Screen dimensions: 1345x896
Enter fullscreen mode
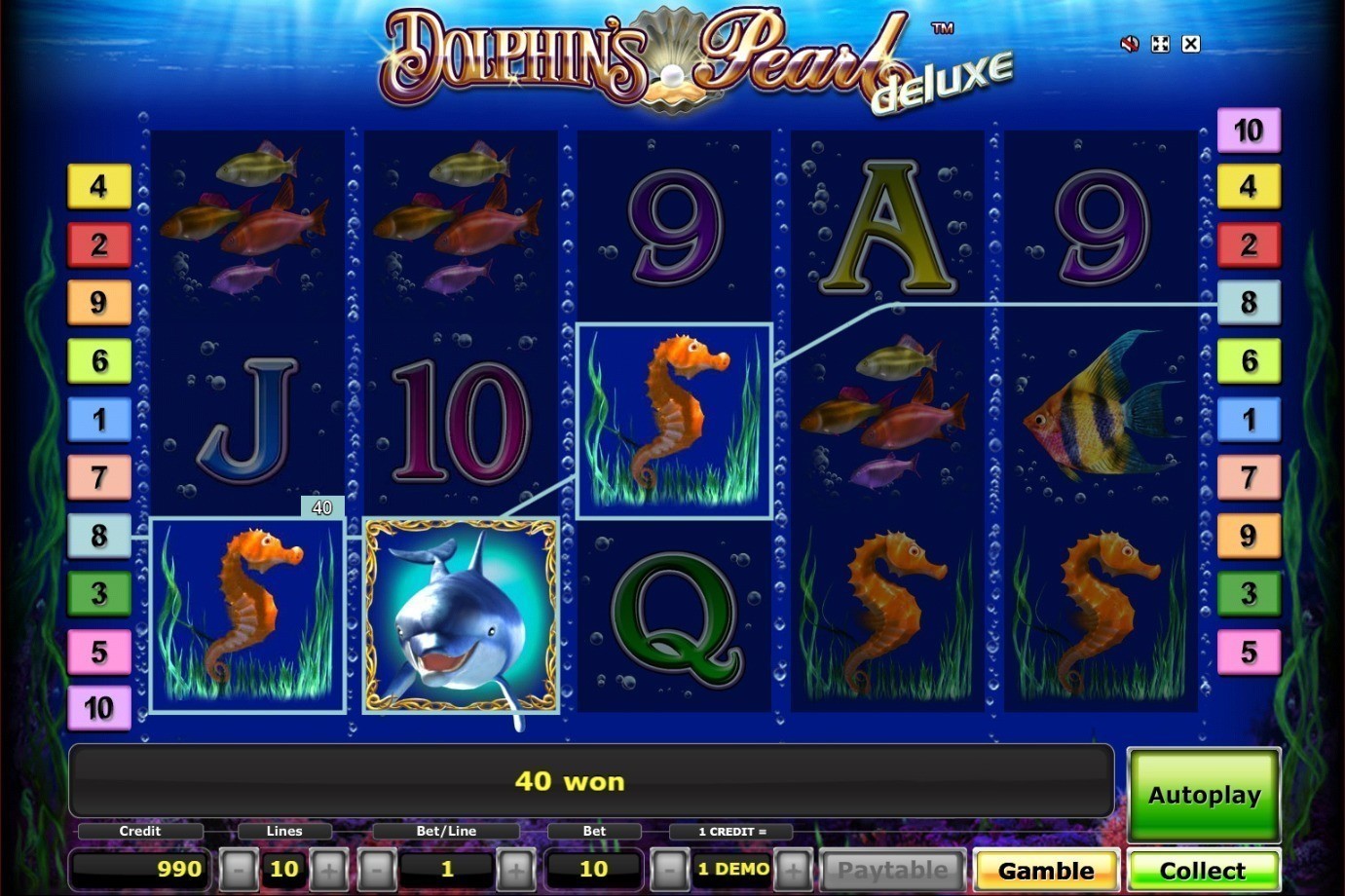1159,44
